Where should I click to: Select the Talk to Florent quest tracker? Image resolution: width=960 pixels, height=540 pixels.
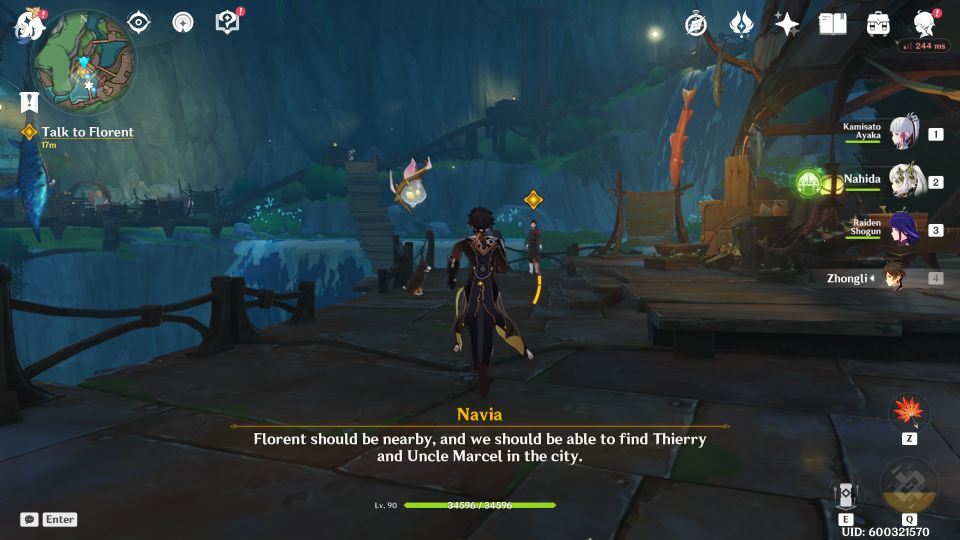(x=87, y=132)
